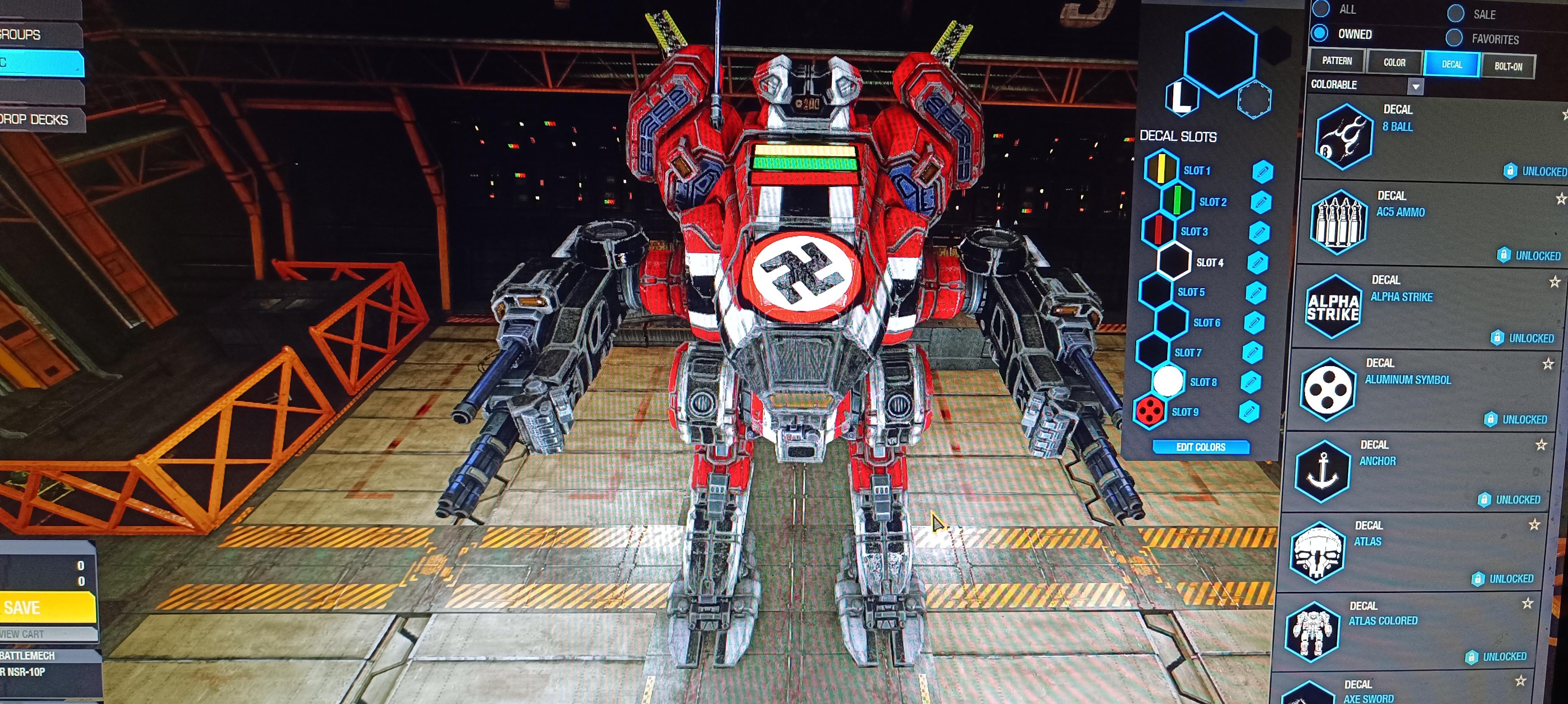This screenshot has height=704, width=1568.
Task: Open the Bolt-On tab
Action: tap(1508, 66)
